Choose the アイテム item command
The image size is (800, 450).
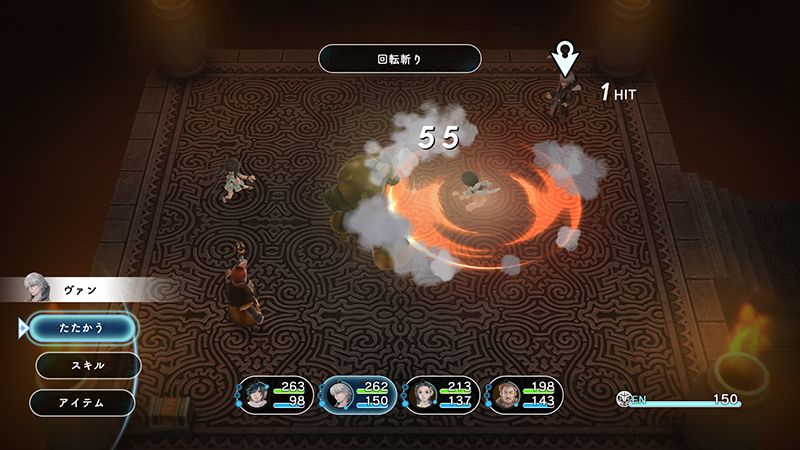click(82, 402)
